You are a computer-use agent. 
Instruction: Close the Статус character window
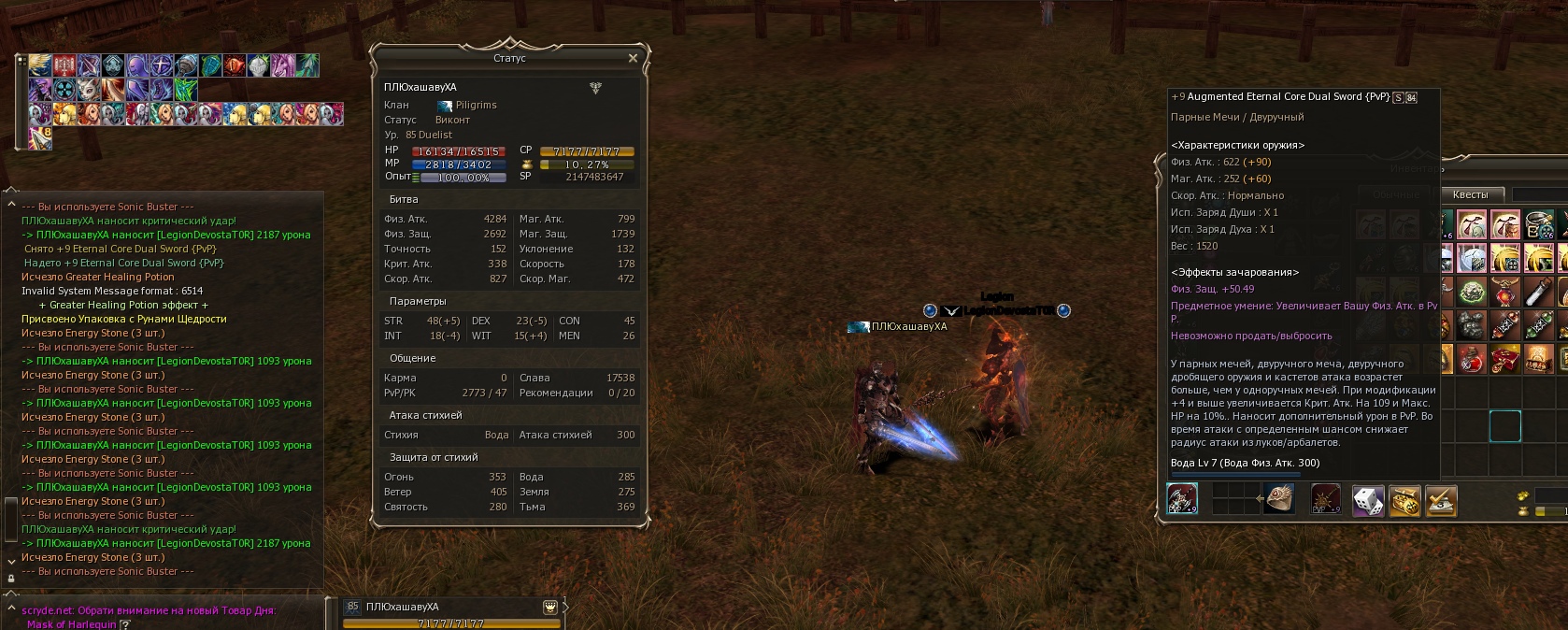click(633, 58)
